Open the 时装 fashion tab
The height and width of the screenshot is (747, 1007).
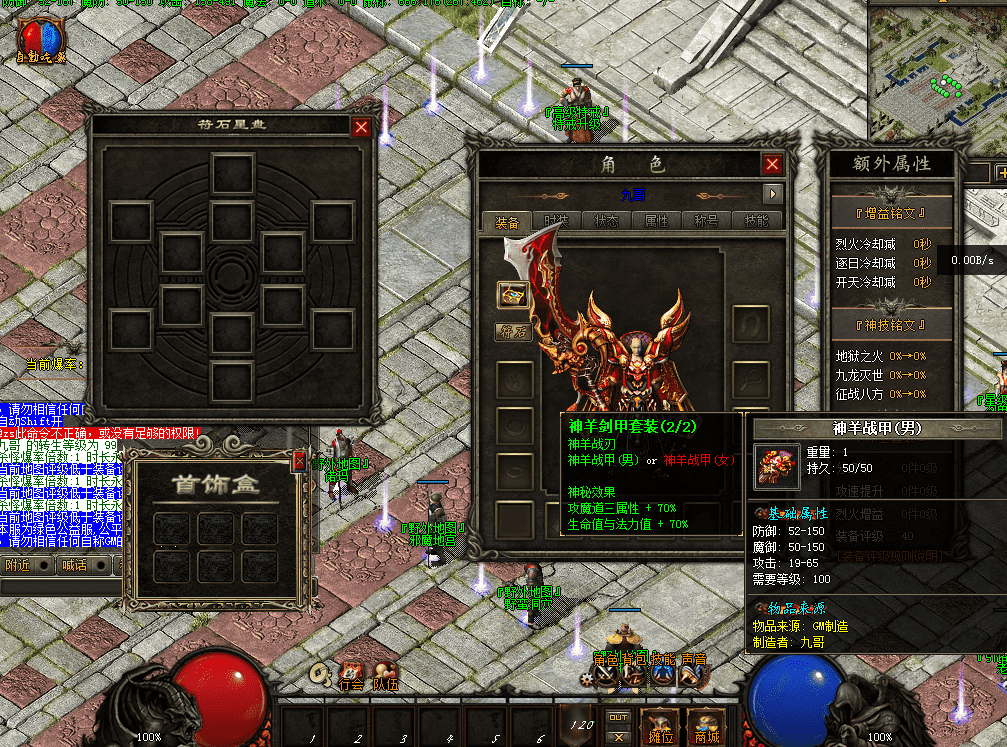pyautogui.click(x=556, y=222)
